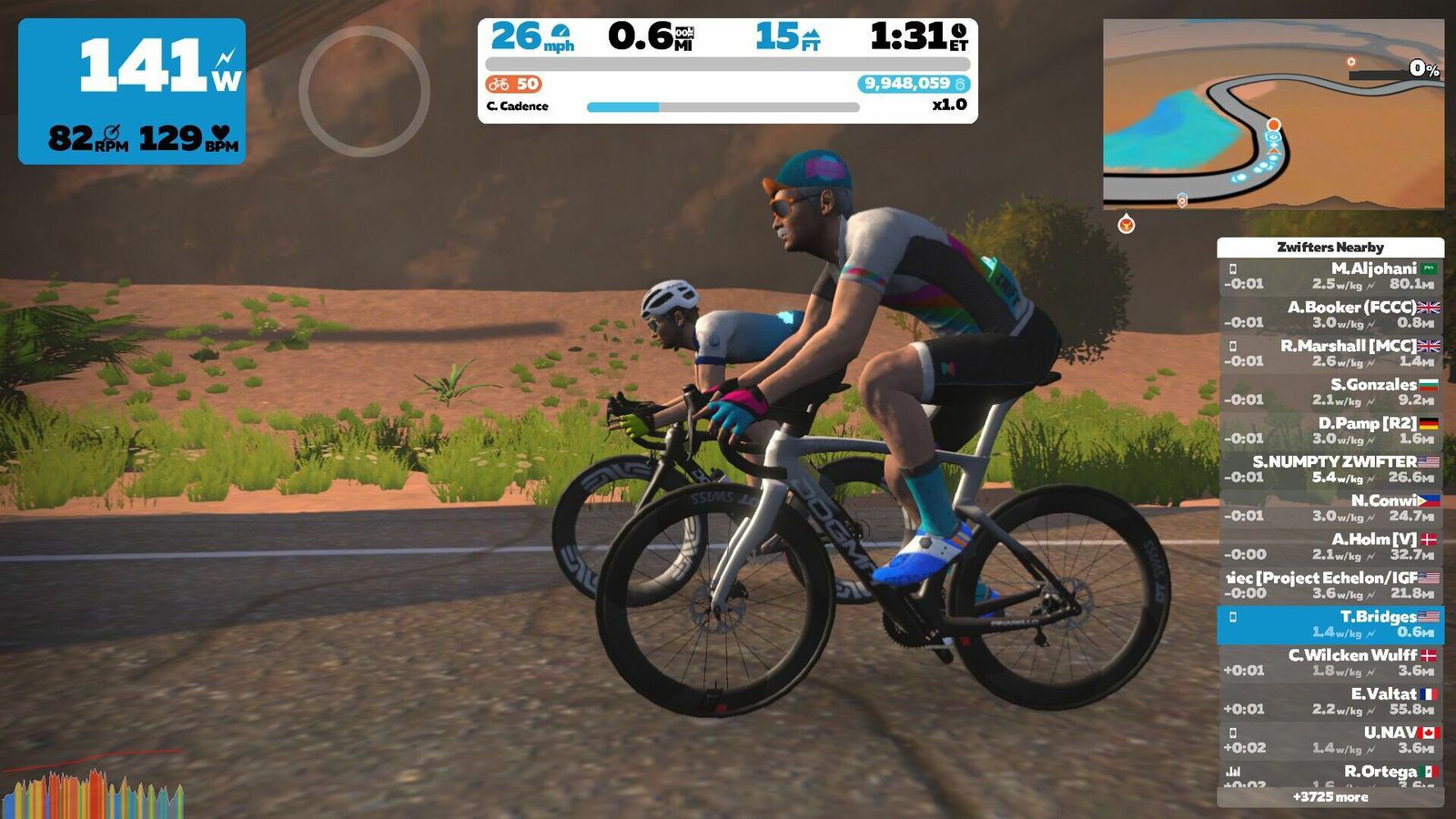Choose S.NUMPTY ZWIFTER list entry
The height and width of the screenshot is (819, 1456).
click(1330, 470)
